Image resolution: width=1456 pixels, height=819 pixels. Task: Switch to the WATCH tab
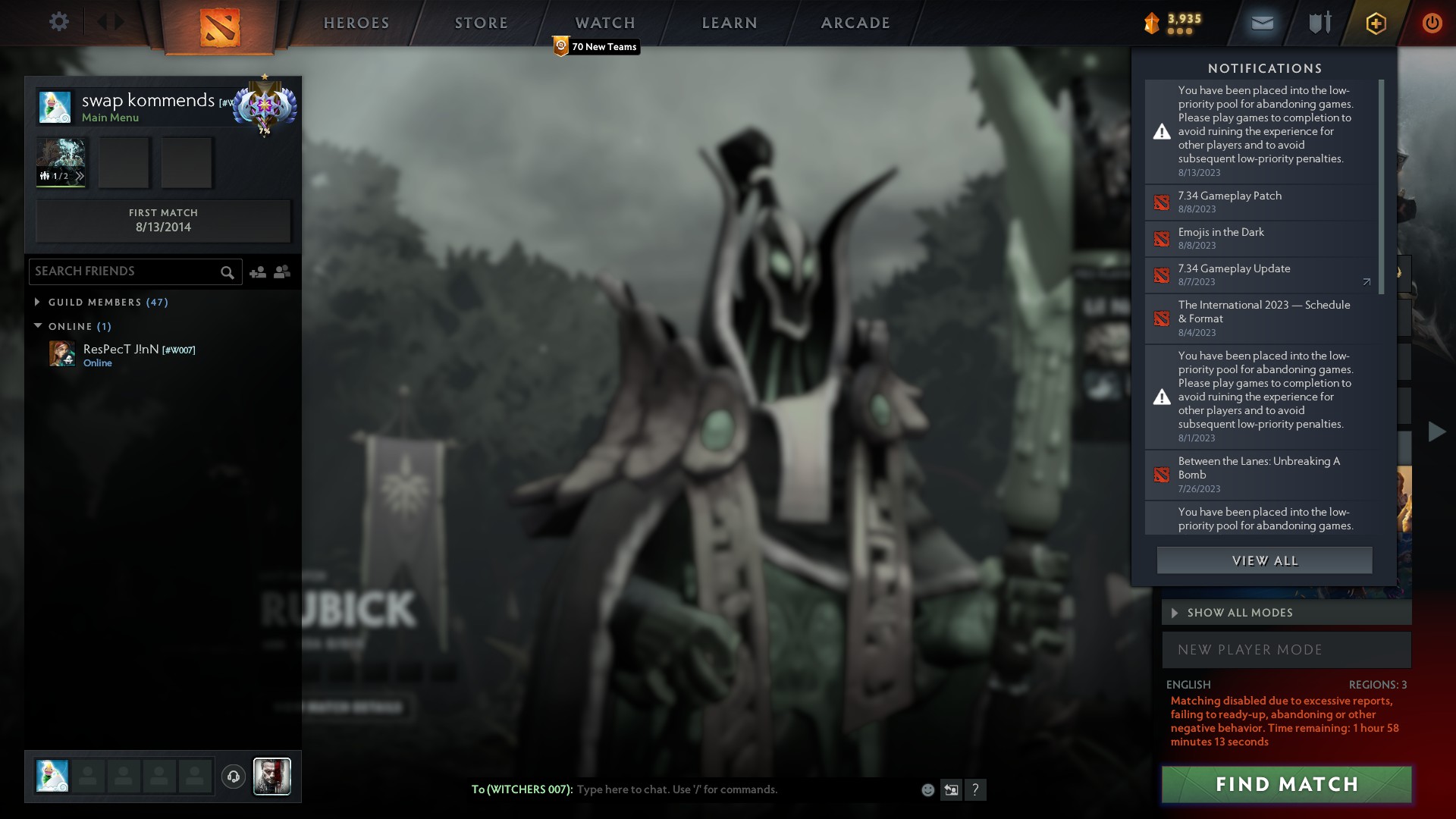[x=604, y=23]
